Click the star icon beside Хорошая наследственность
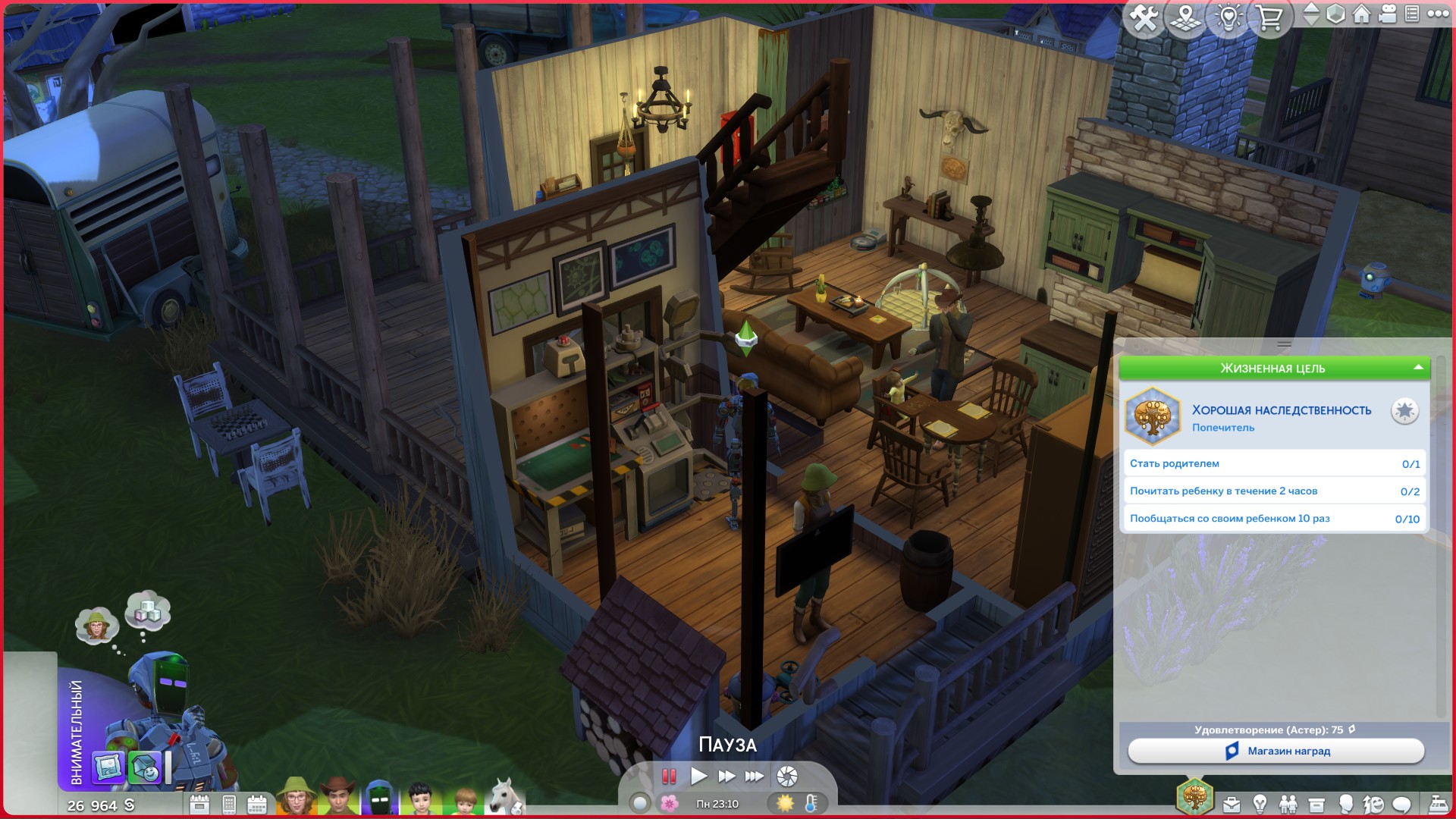Image resolution: width=1456 pixels, height=819 pixels. pyautogui.click(x=1404, y=411)
